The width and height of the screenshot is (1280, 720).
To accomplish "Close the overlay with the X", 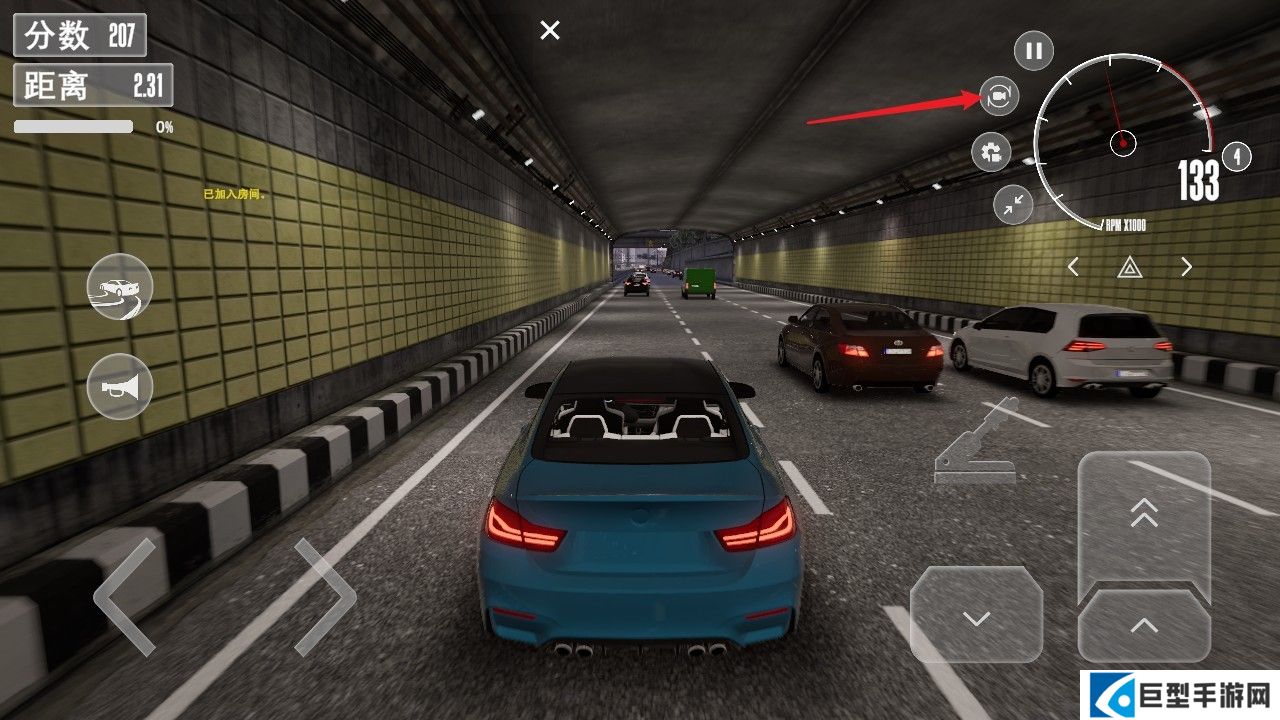I will click(550, 31).
